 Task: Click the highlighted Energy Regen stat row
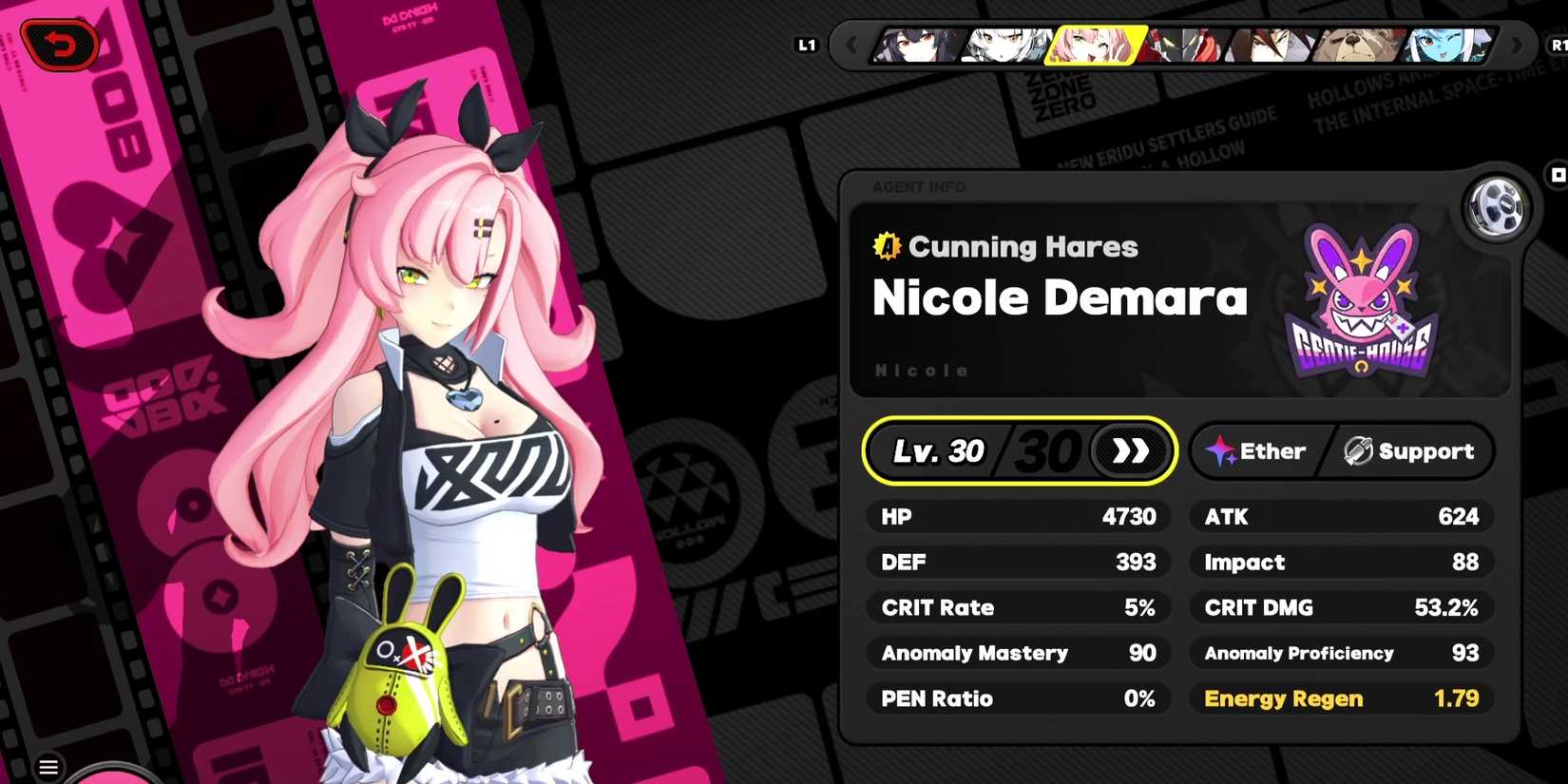[1340, 698]
